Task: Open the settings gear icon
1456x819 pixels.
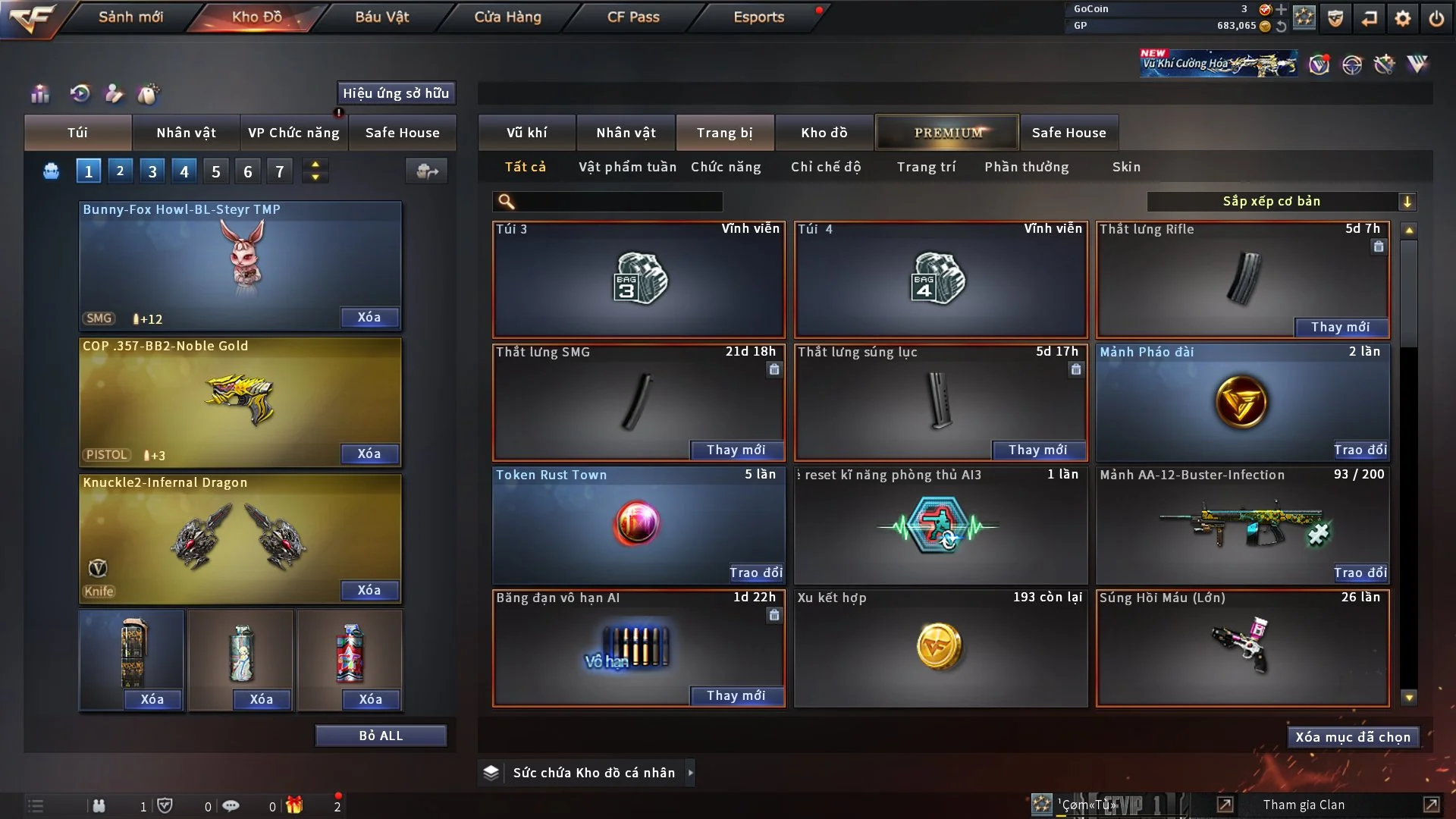Action: pos(1403,17)
